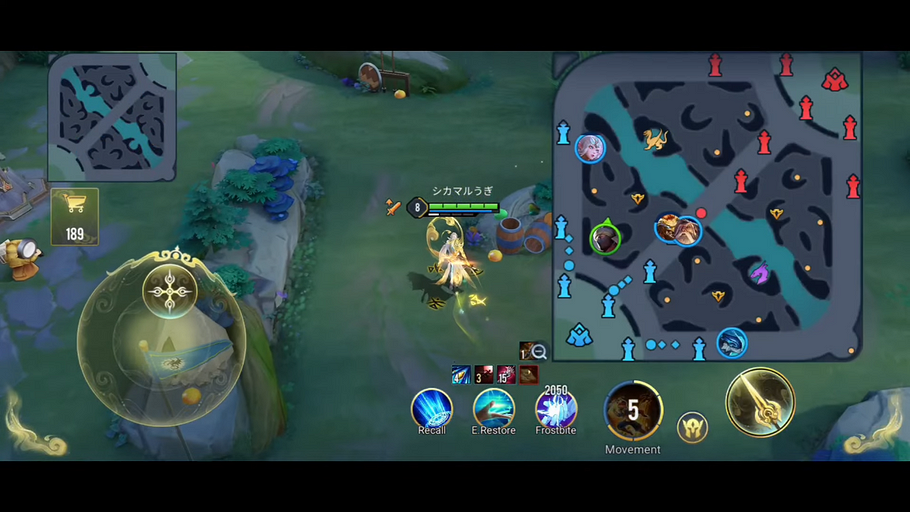Tap the Movement skill on cooldown
Viewport: 910px width, 512px height.
pyautogui.click(x=633, y=410)
